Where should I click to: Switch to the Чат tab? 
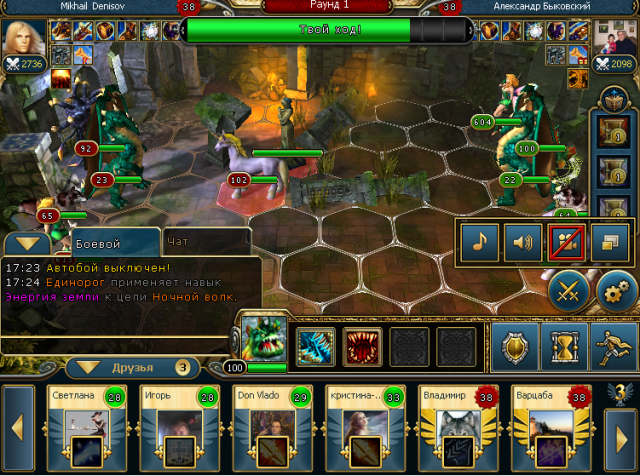pos(180,242)
